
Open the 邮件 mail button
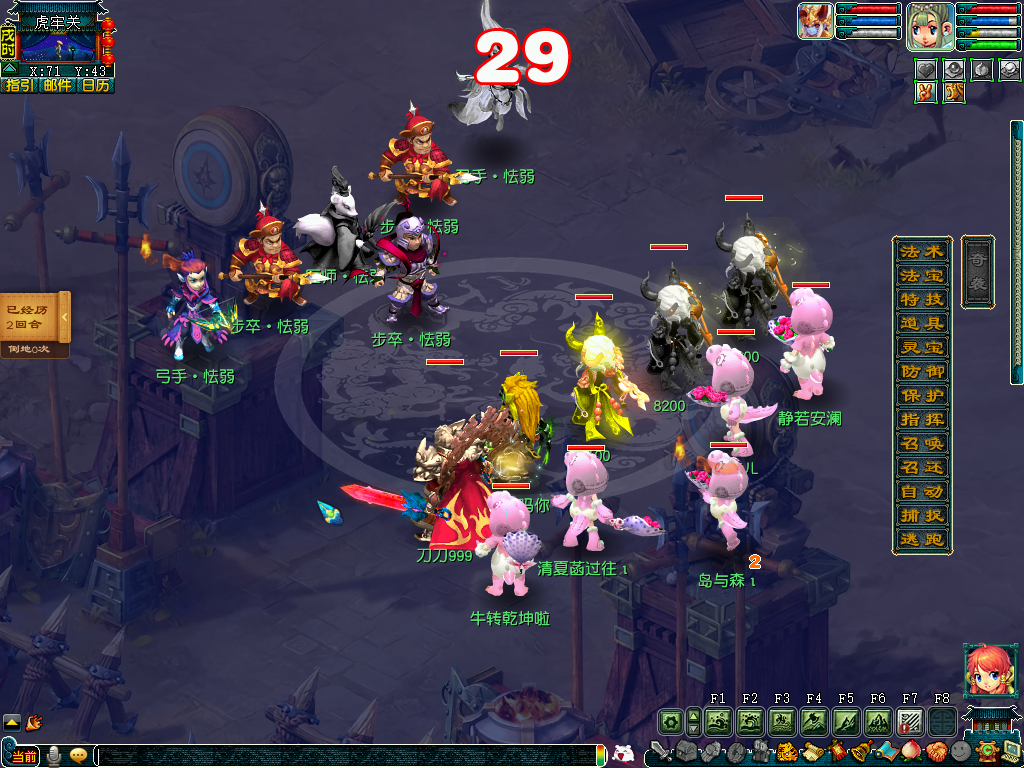tap(57, 86)
